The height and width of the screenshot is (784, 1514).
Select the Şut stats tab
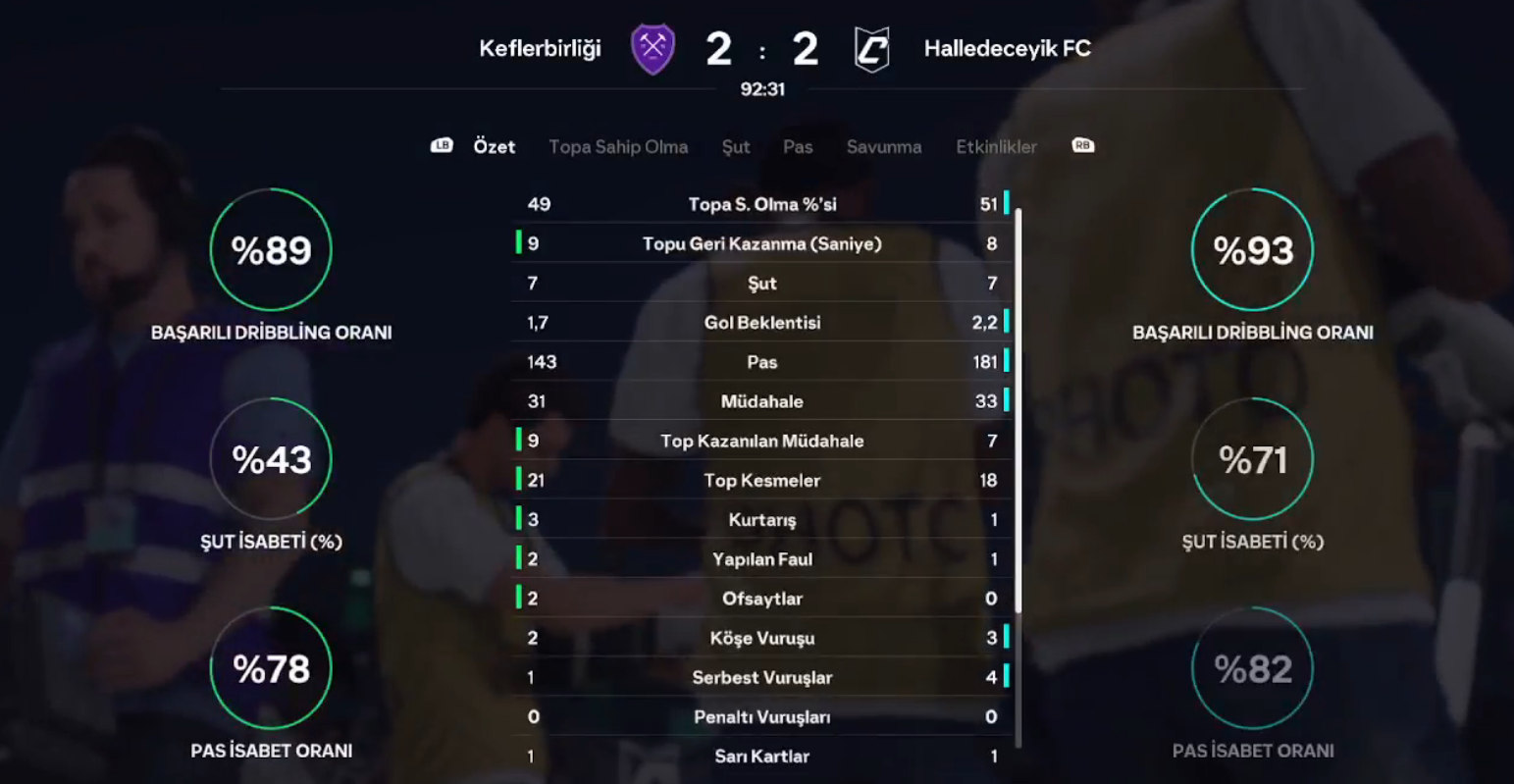coord(736,147)
